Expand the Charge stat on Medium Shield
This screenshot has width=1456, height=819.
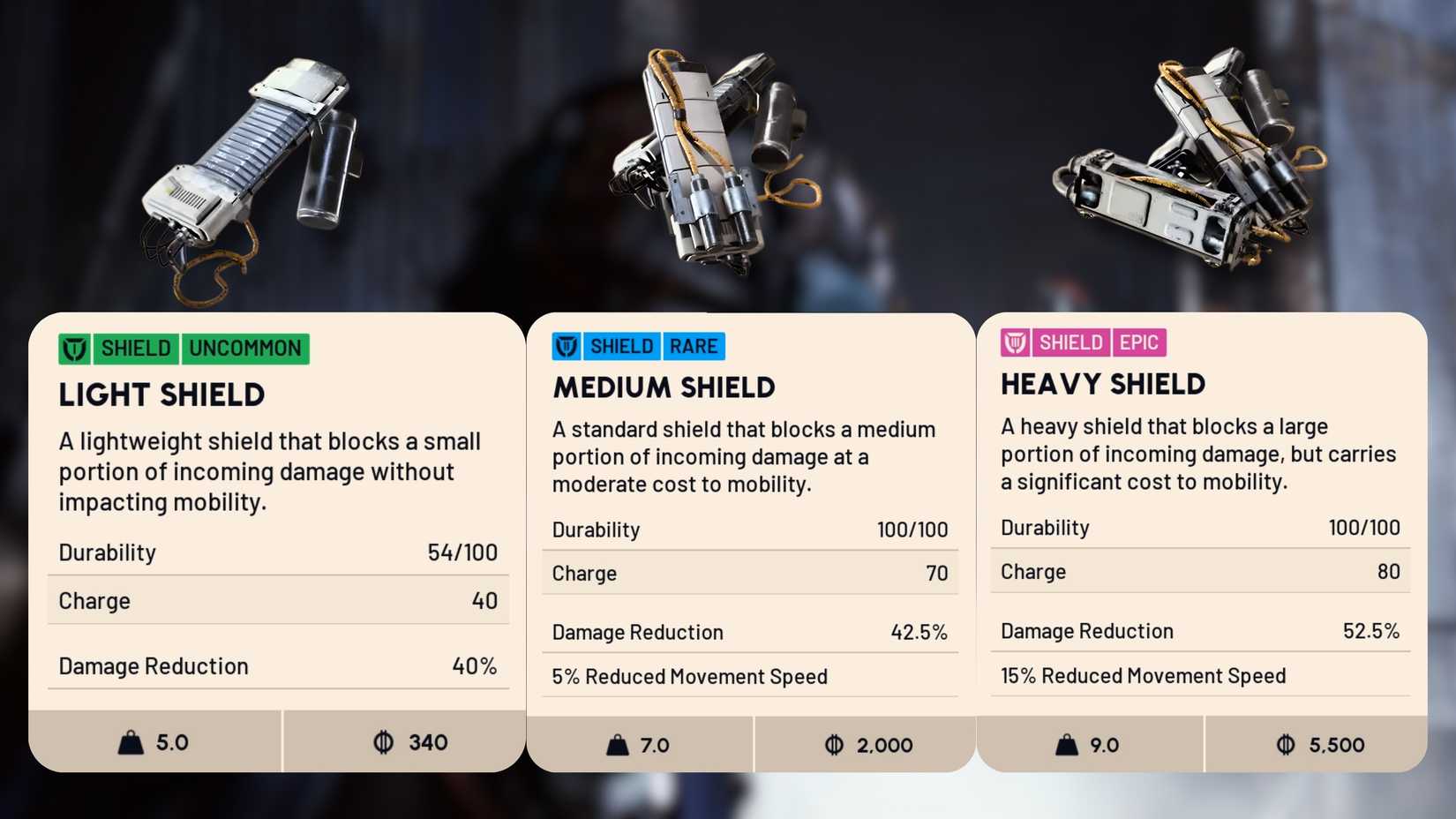tap(749, 573)
